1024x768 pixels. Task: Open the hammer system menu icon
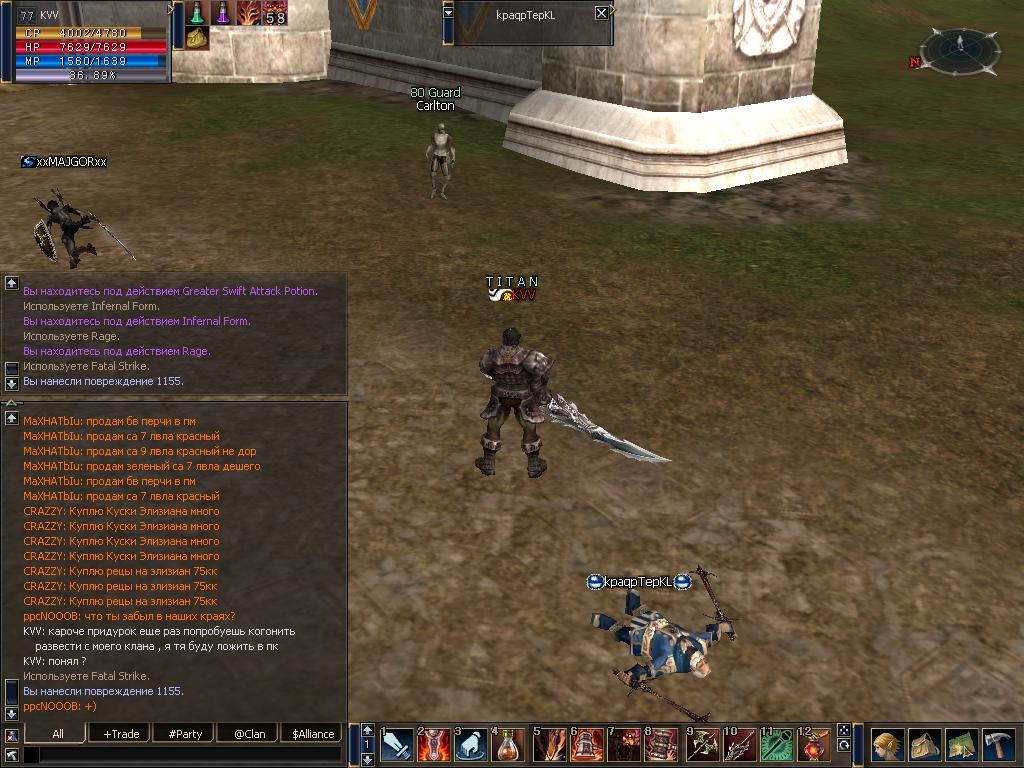point(998,745)
